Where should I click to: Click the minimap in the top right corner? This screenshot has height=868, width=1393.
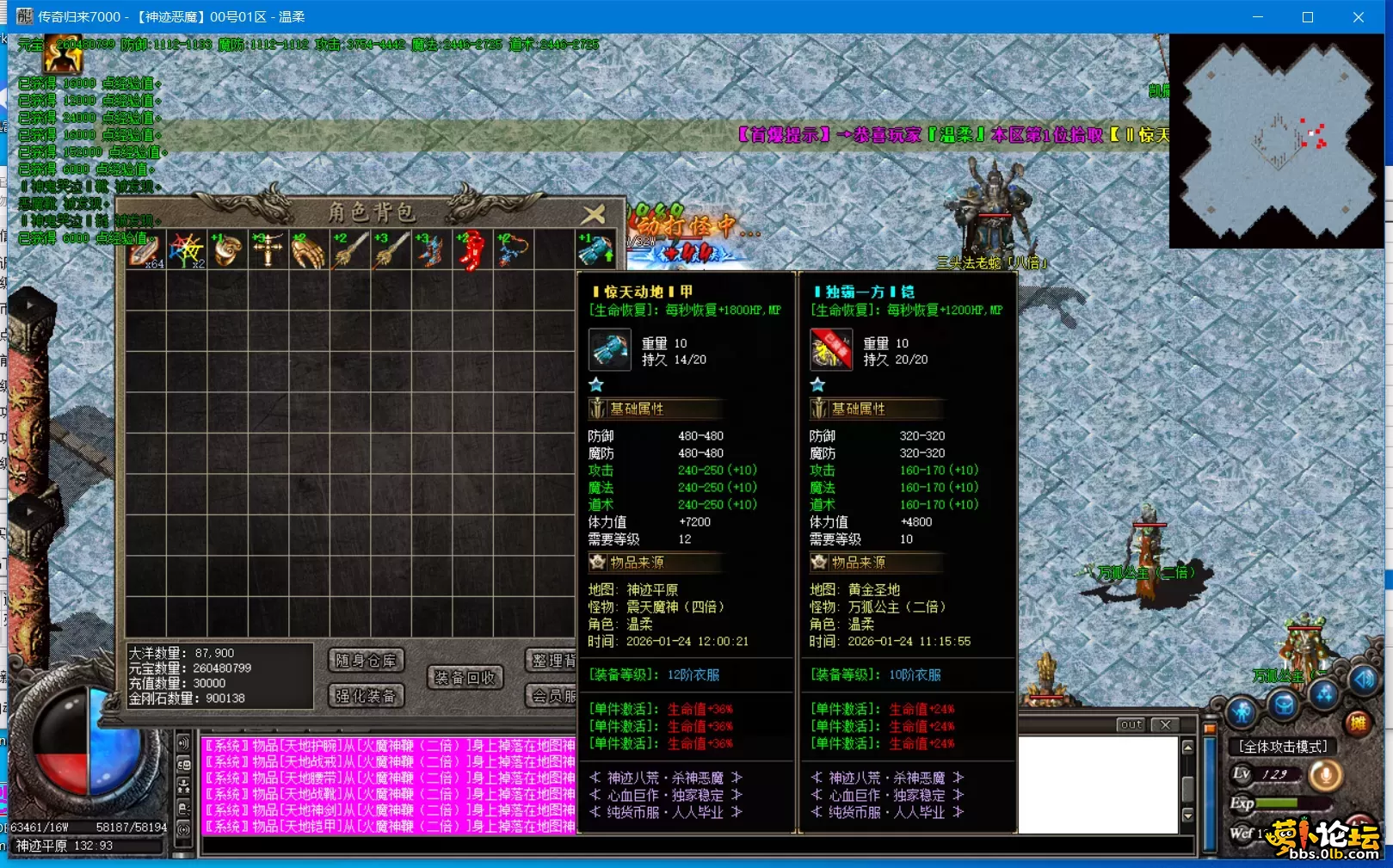pos(1276,144)
